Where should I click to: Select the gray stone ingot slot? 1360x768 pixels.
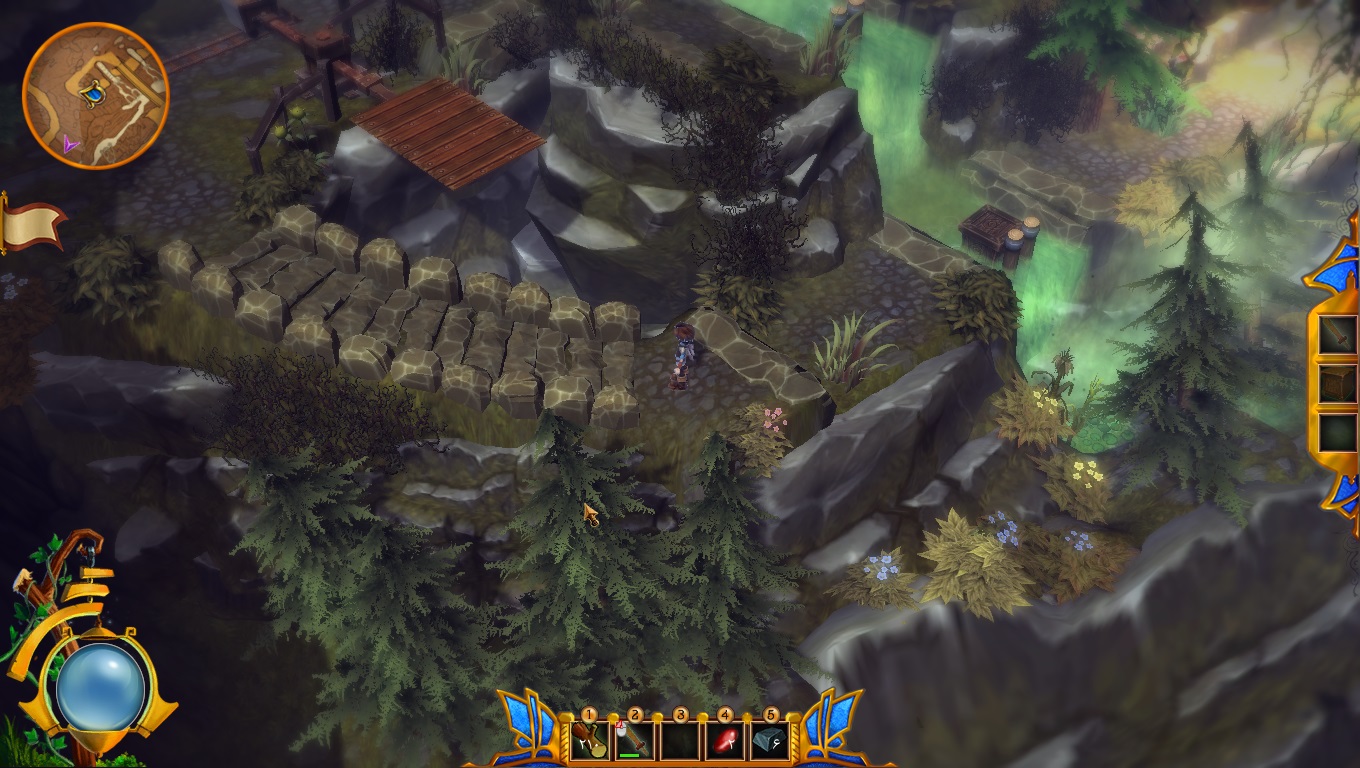coord(770,741)
